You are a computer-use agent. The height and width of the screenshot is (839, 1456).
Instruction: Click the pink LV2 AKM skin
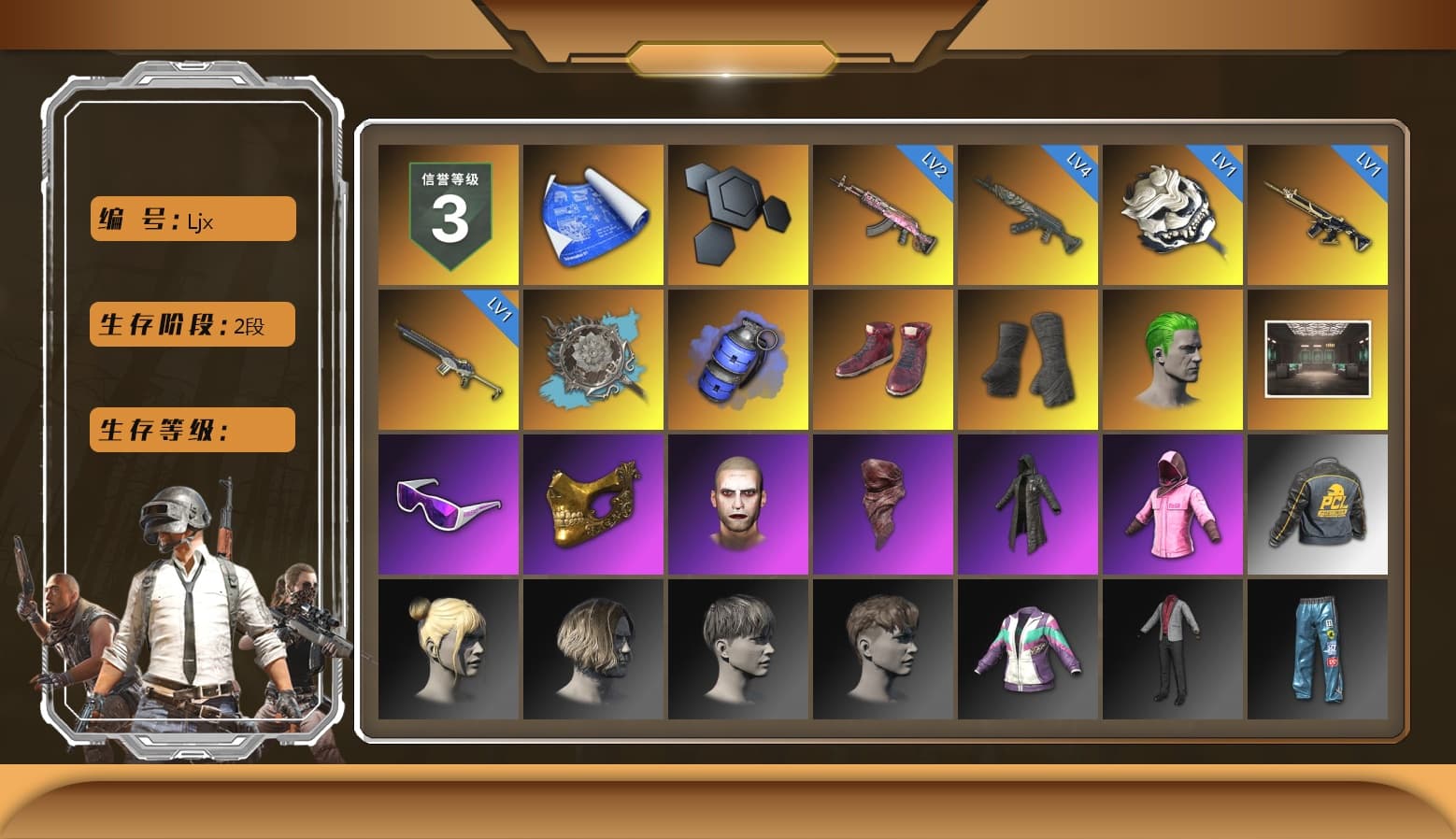[x=883, y=214]
